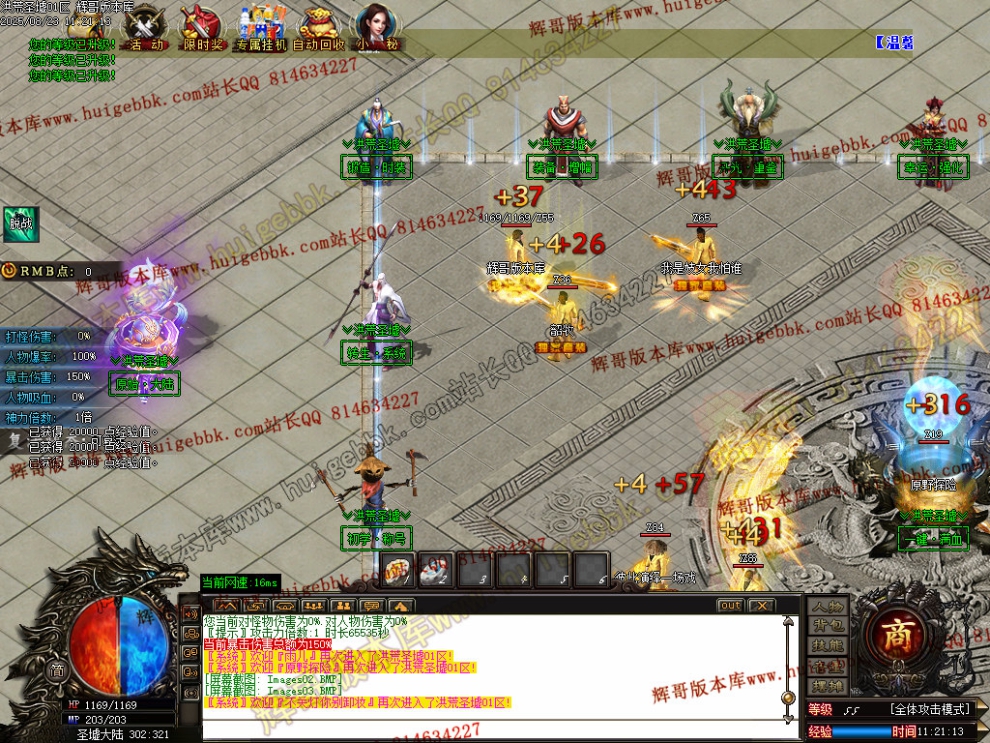Click the 小秘 assistant portrait icon

[377, 27]
